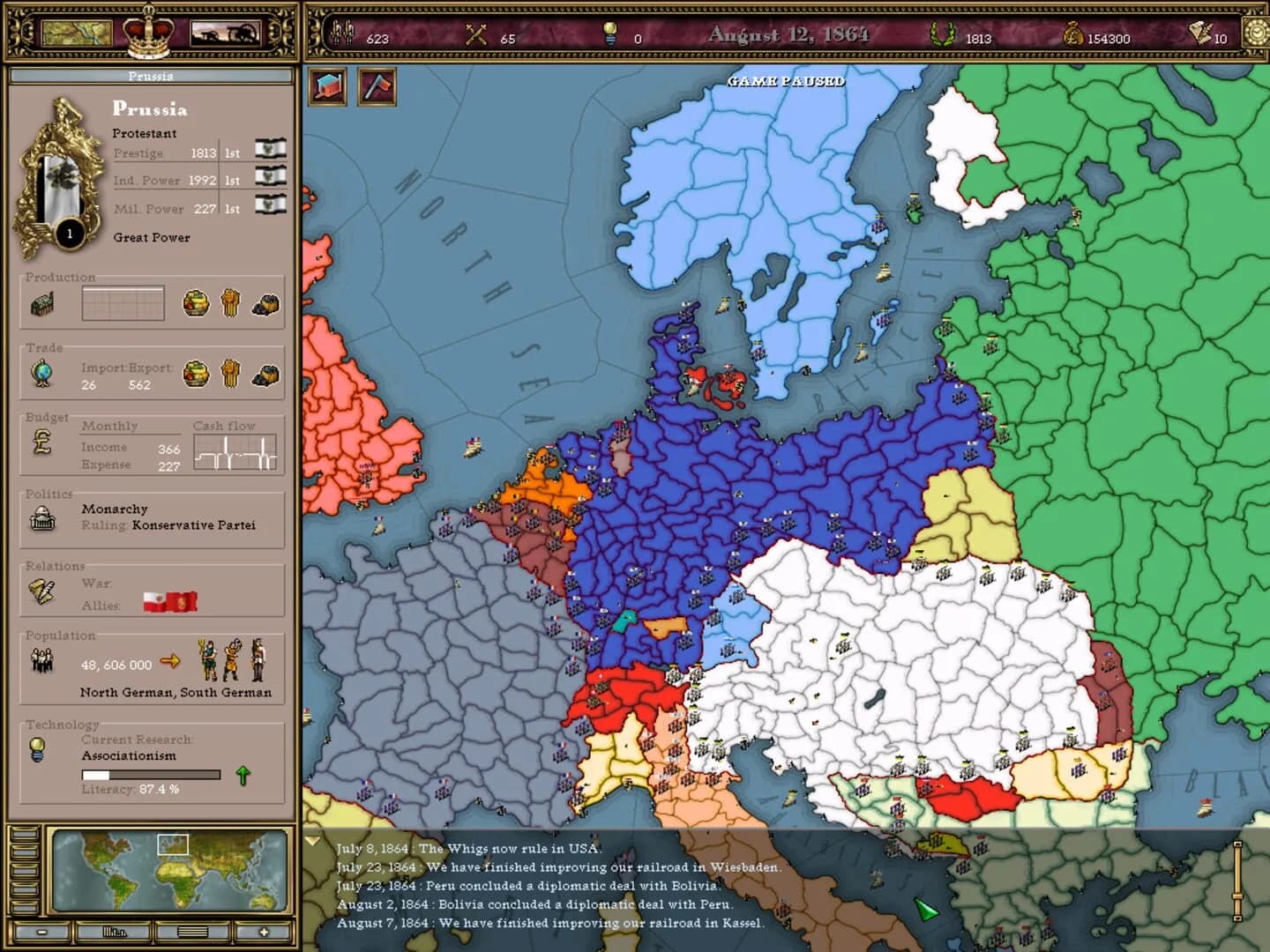Zoom out using the minus button
The height and width of the screenshot is (952, 1270).
[43, 930]
